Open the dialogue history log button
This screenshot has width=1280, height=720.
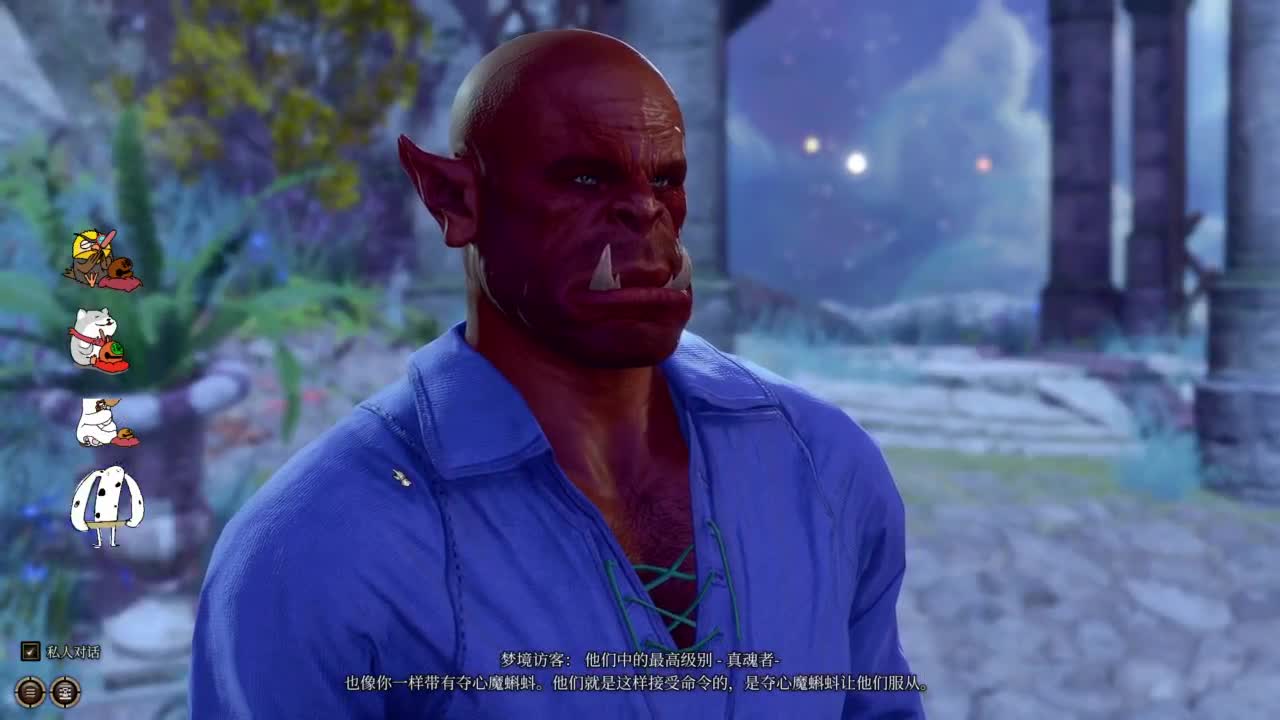point(30,691)
